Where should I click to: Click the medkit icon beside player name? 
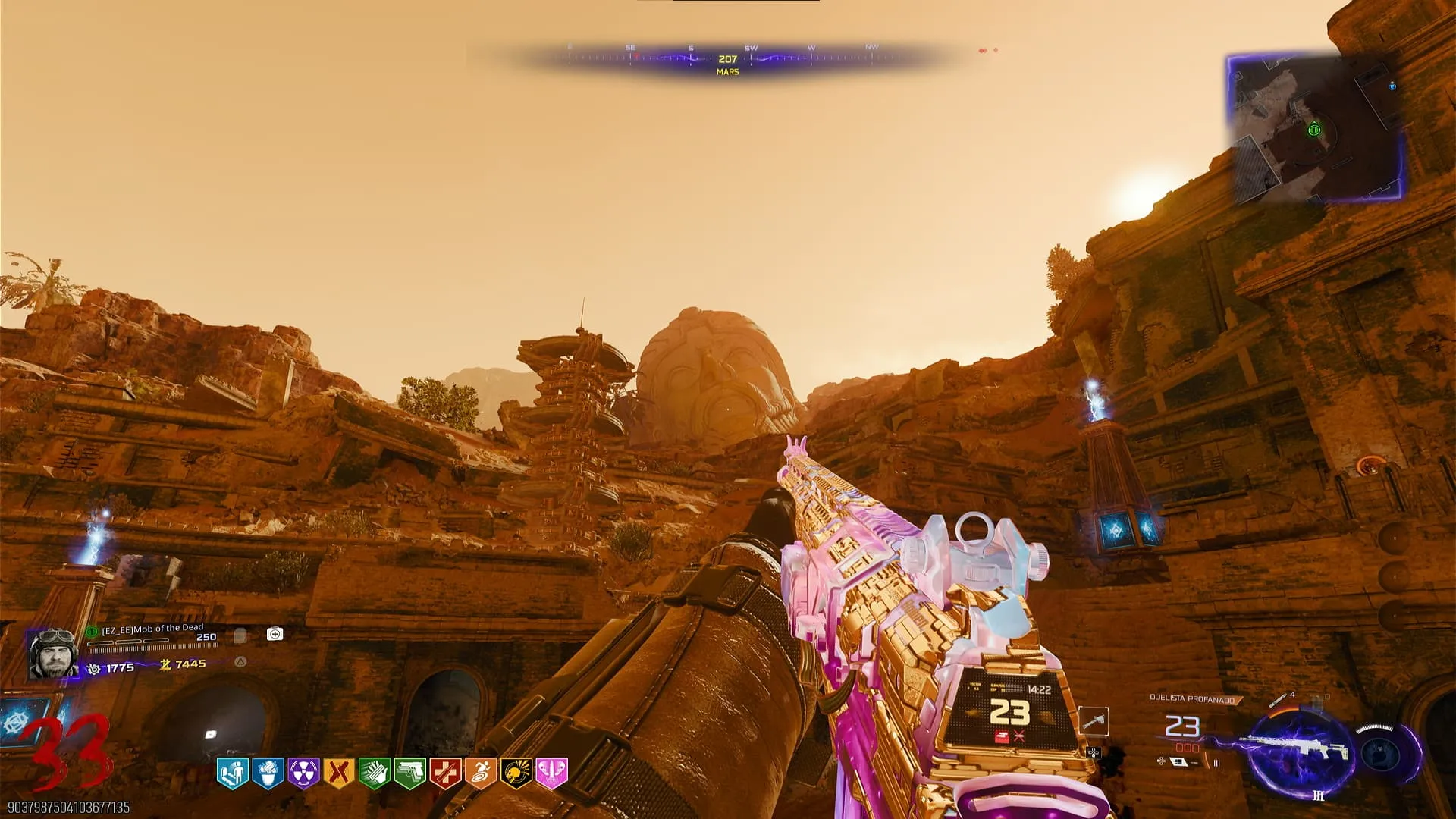tap(275, 634)
